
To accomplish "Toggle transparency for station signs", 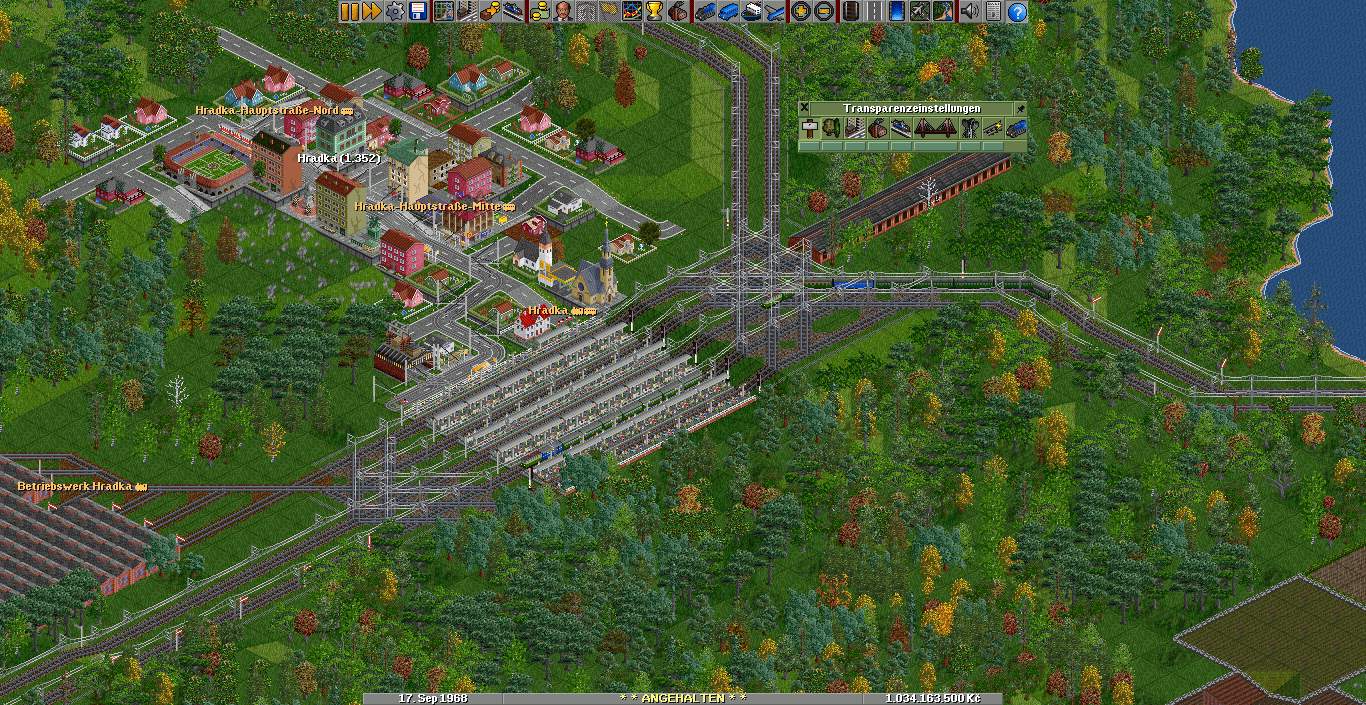I will click(808, 128).
